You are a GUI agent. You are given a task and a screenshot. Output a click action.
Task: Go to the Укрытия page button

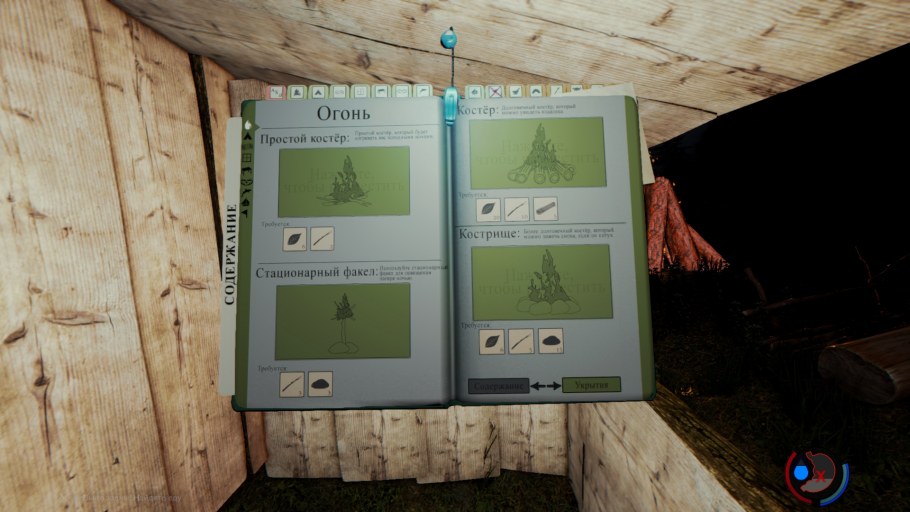[591, 384]
